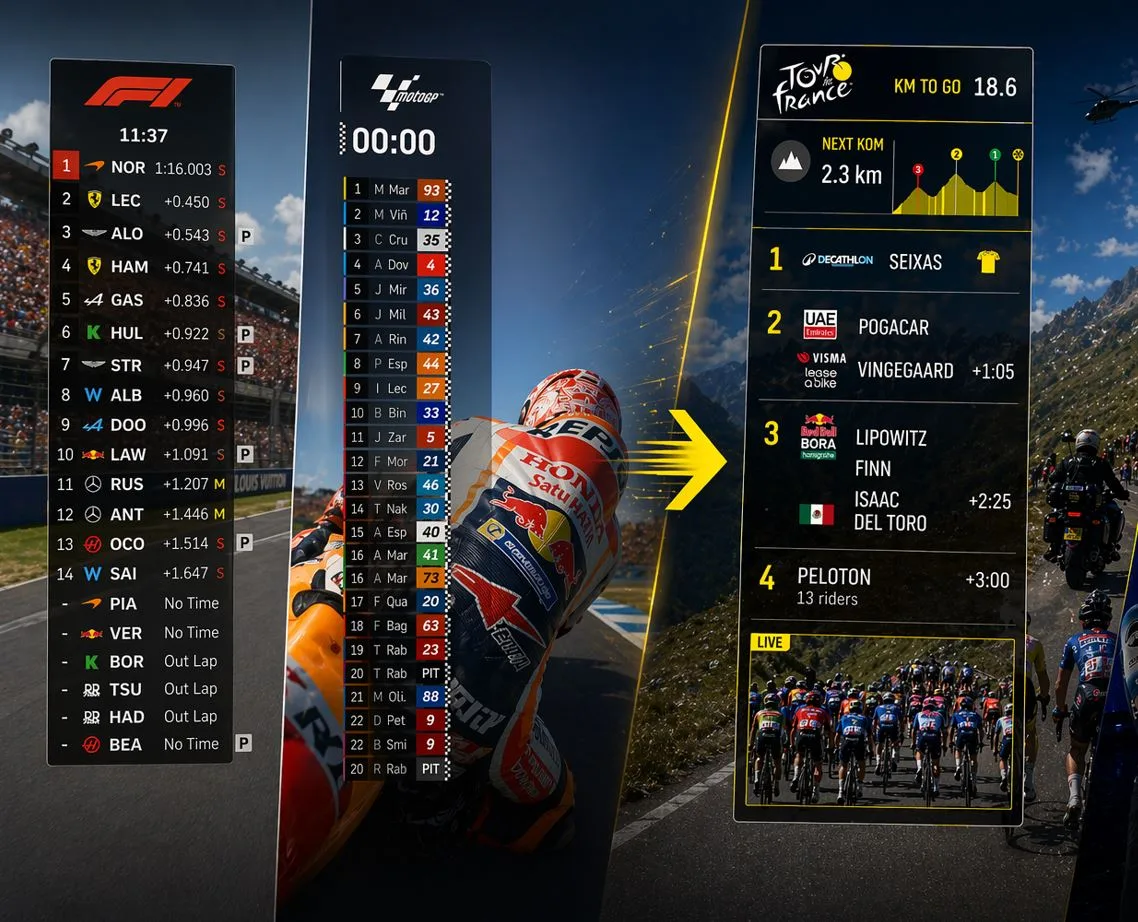Click the F1 logo atop the timing tower
The height and width of the screenshot is (922, 1138).
click(138, 93)
